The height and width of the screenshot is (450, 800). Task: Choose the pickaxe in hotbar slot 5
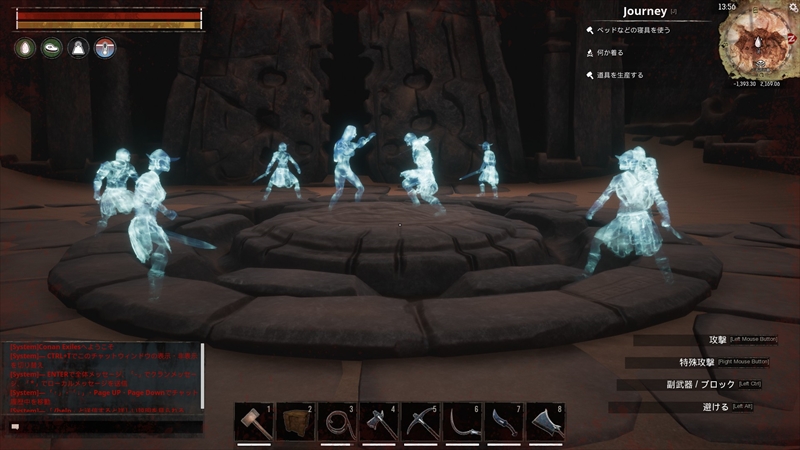[x=421, y=423]
